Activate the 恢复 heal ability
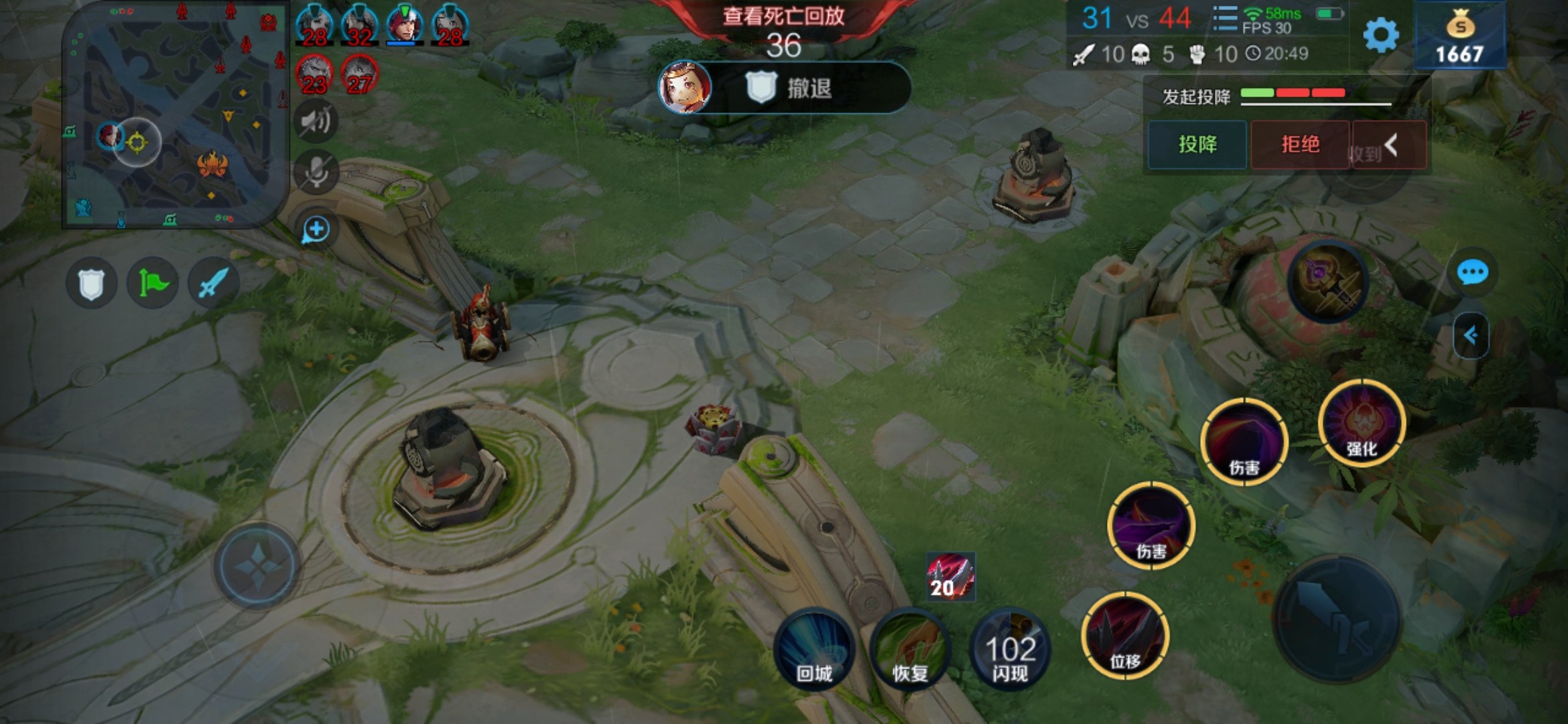 tap(910, 649)
